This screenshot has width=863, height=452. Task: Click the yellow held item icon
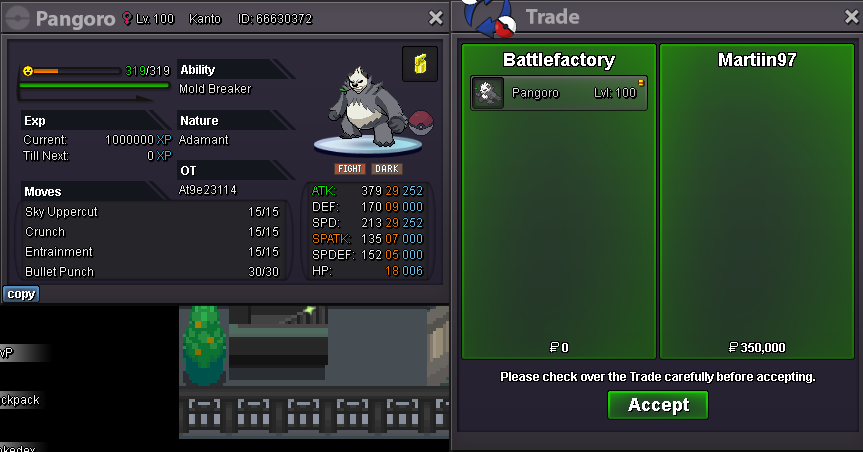420,64
